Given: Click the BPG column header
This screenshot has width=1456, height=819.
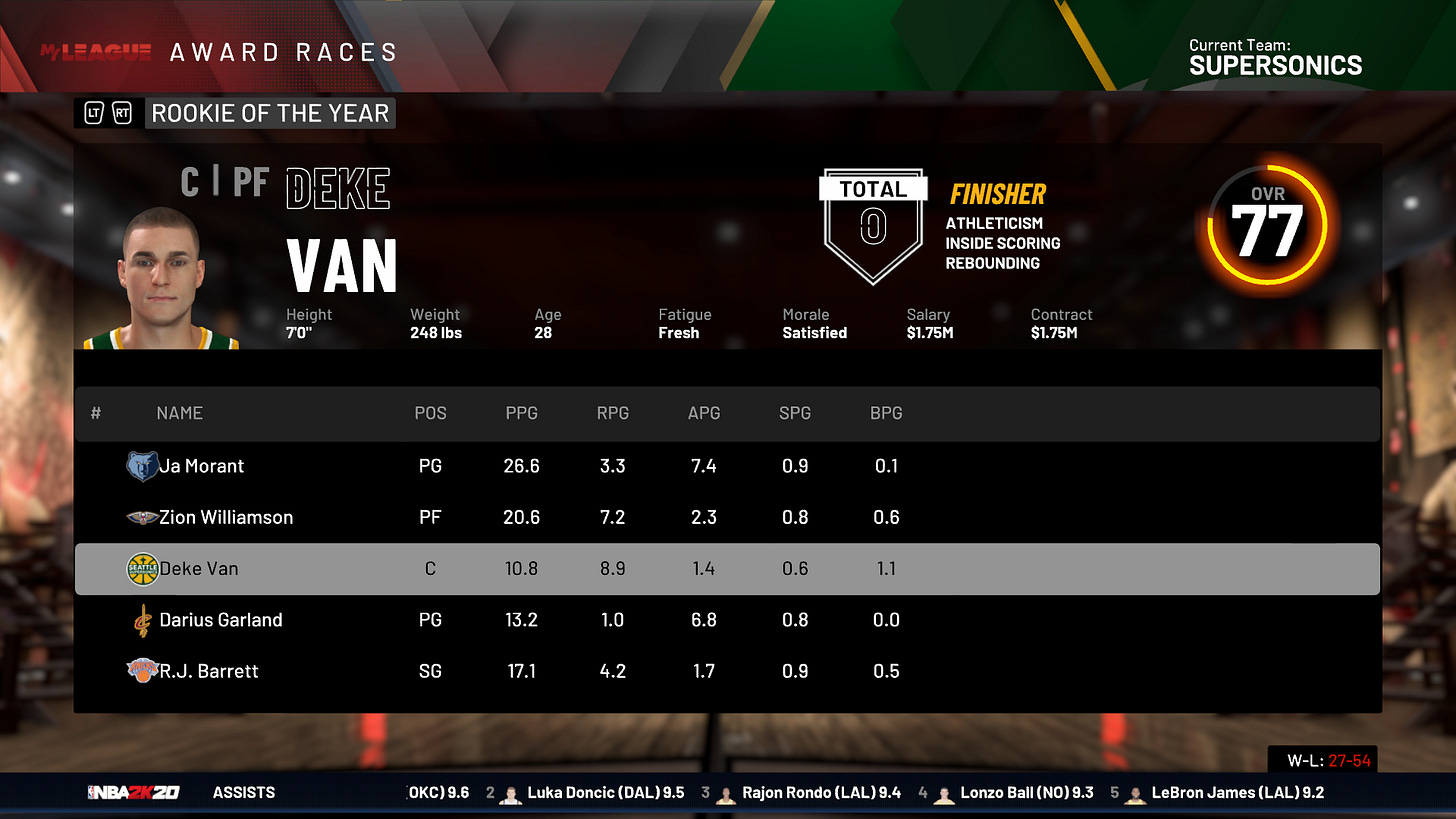Looking at the screenshot, I should tap(886, 413).
